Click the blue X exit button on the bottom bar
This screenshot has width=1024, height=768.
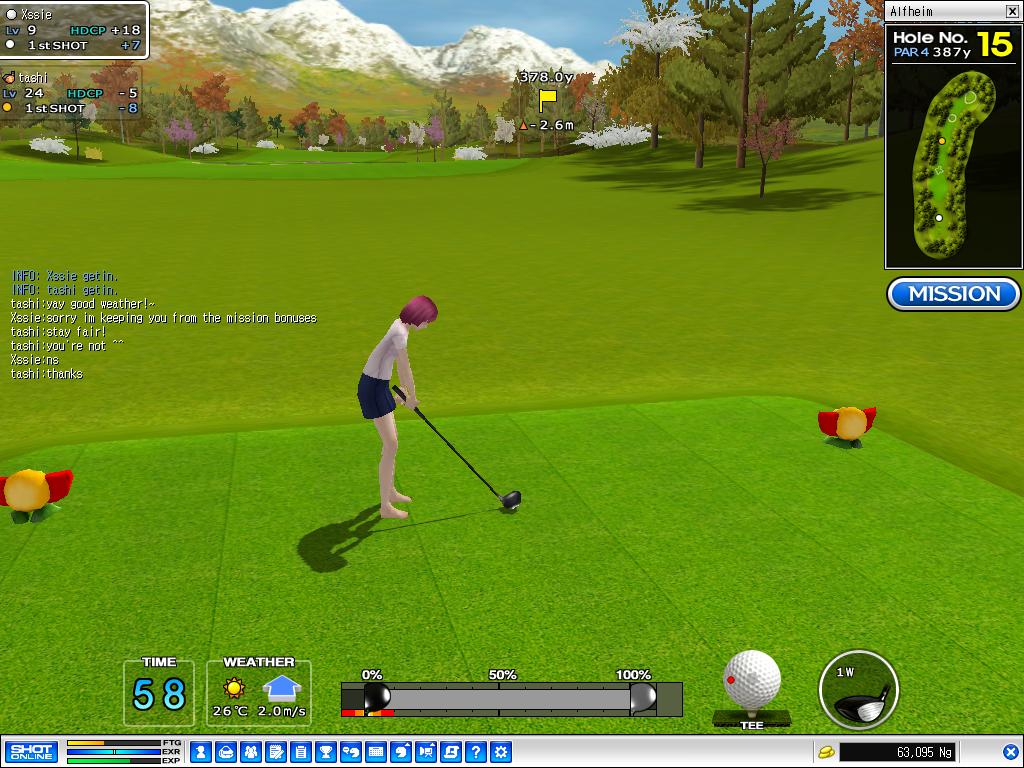click(x=1011, y=751)
